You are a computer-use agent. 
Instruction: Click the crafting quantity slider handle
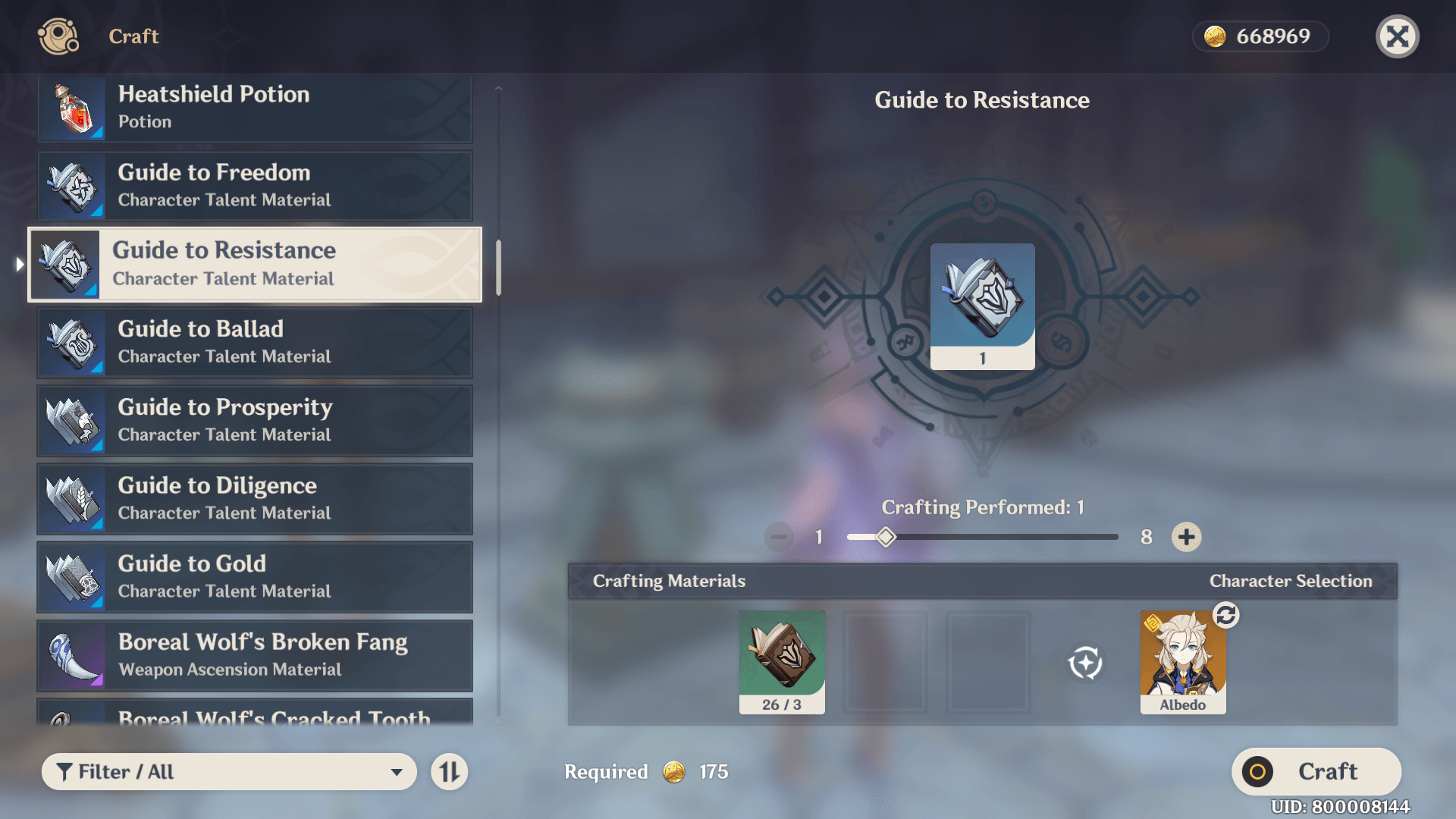[886, 537]
